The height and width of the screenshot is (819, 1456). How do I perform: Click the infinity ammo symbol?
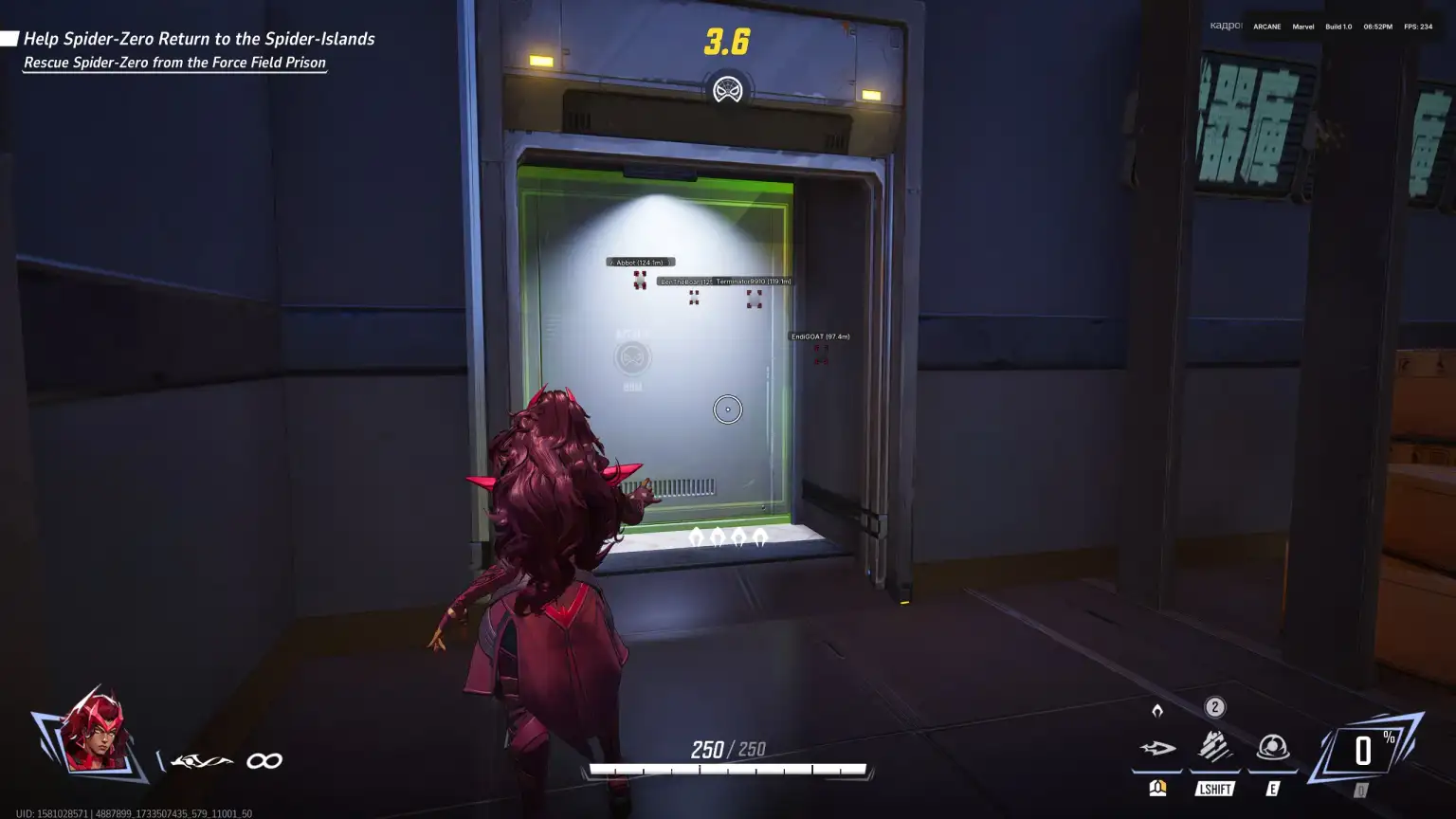coord(264,759)
